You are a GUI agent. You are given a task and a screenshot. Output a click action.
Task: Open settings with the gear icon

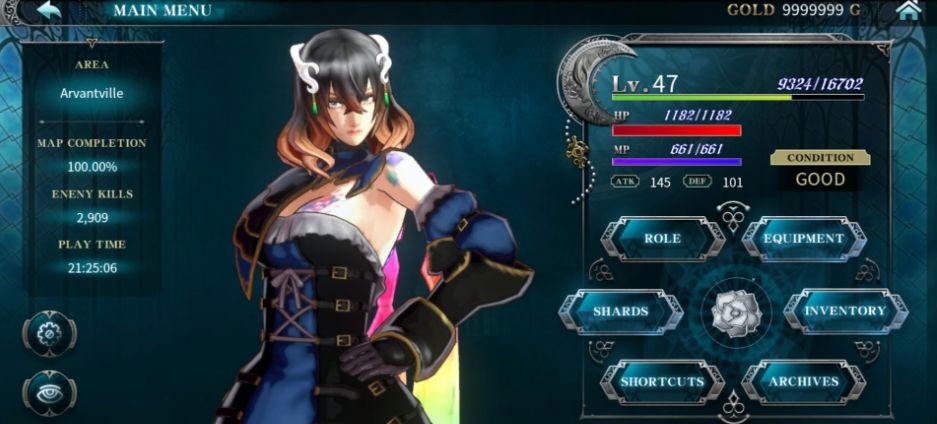49,333
